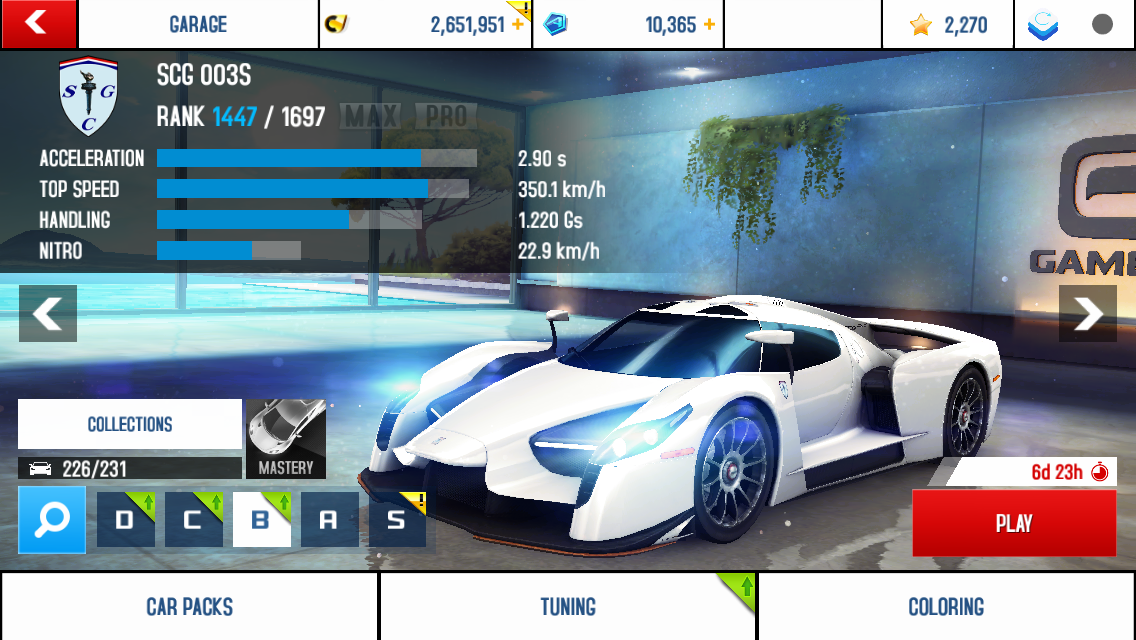Go back using the red arrow button
The image size is (1136, 640).
click(x=38, y=24)
